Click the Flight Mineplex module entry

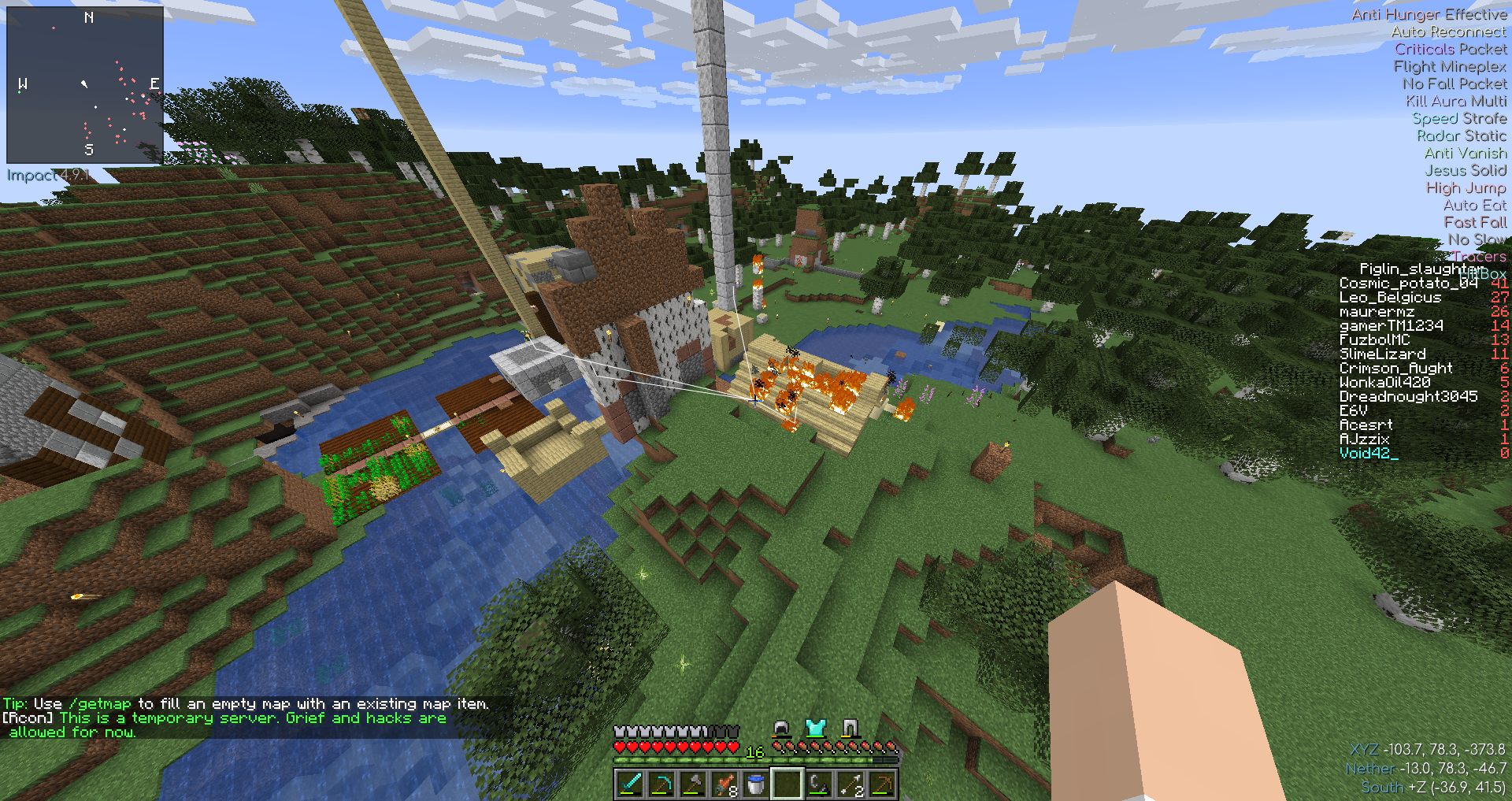1450,66
